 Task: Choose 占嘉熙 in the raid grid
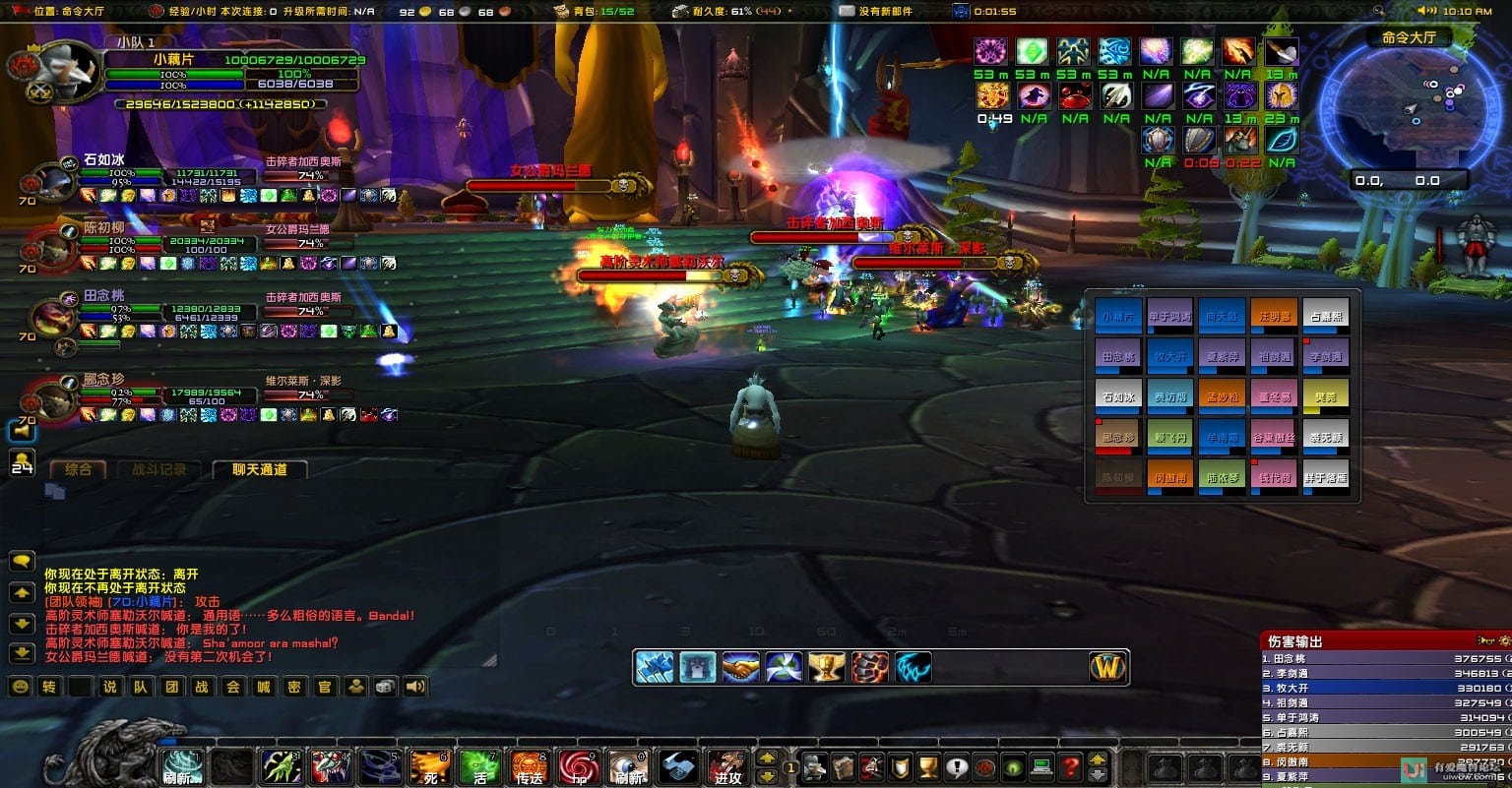[x=1325, y=316]
